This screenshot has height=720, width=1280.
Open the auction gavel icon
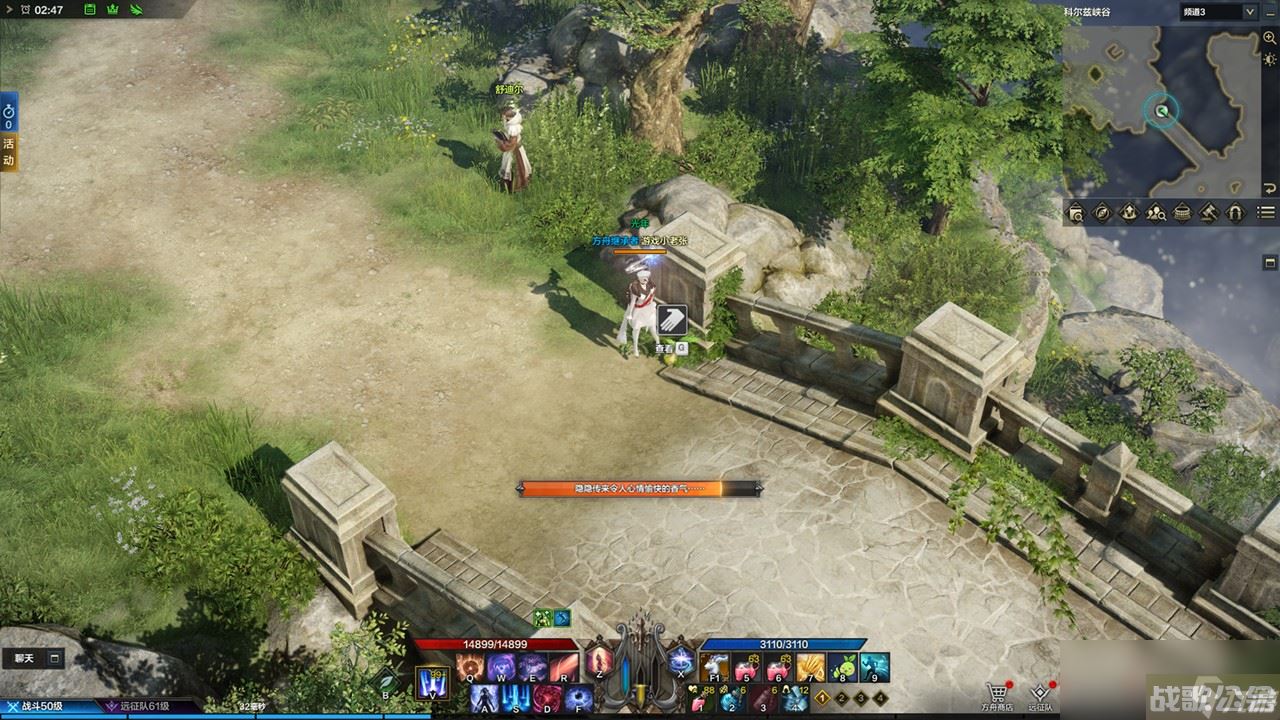1208,212
